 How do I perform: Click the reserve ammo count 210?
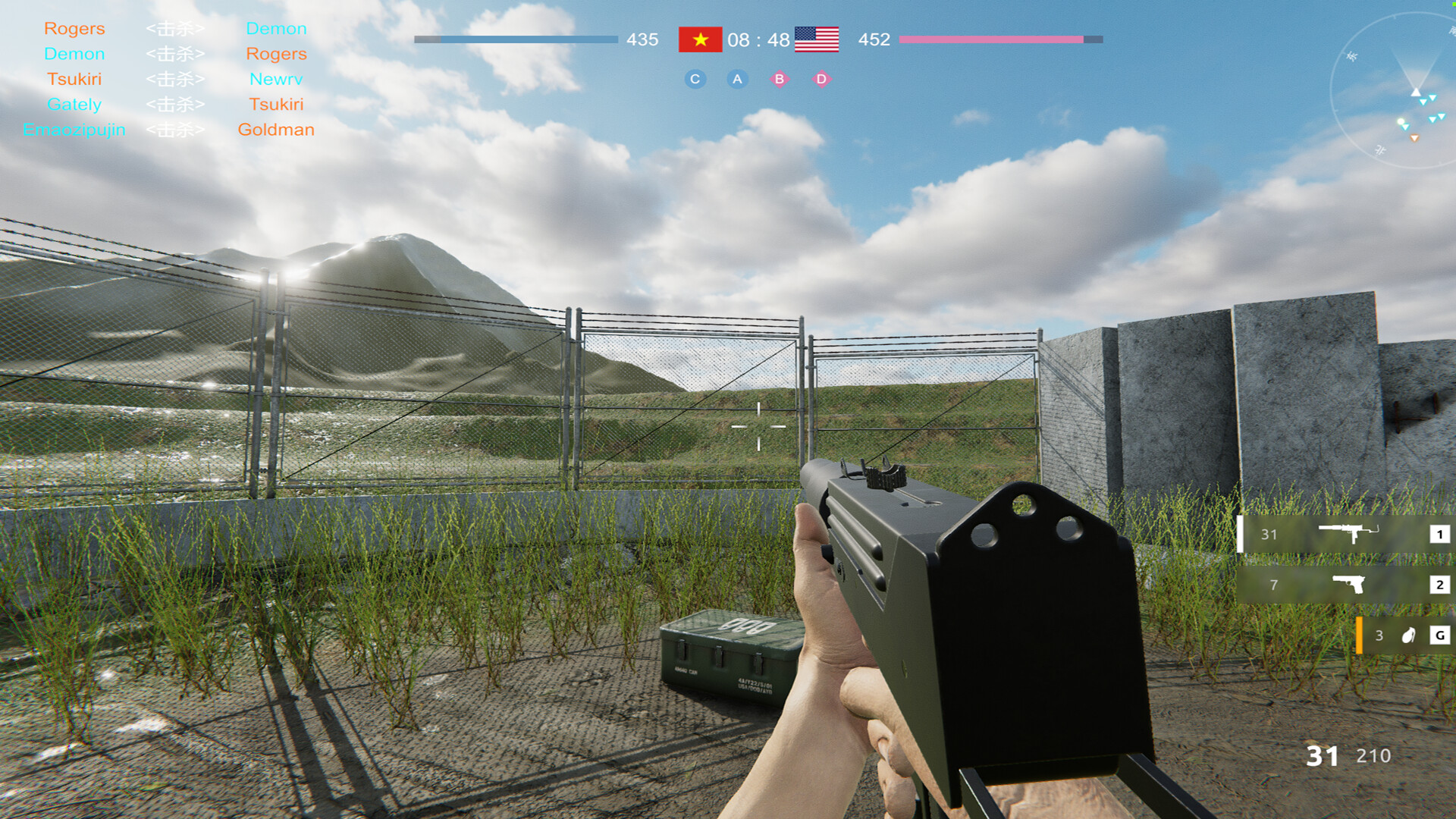[x=1376, y=756]
